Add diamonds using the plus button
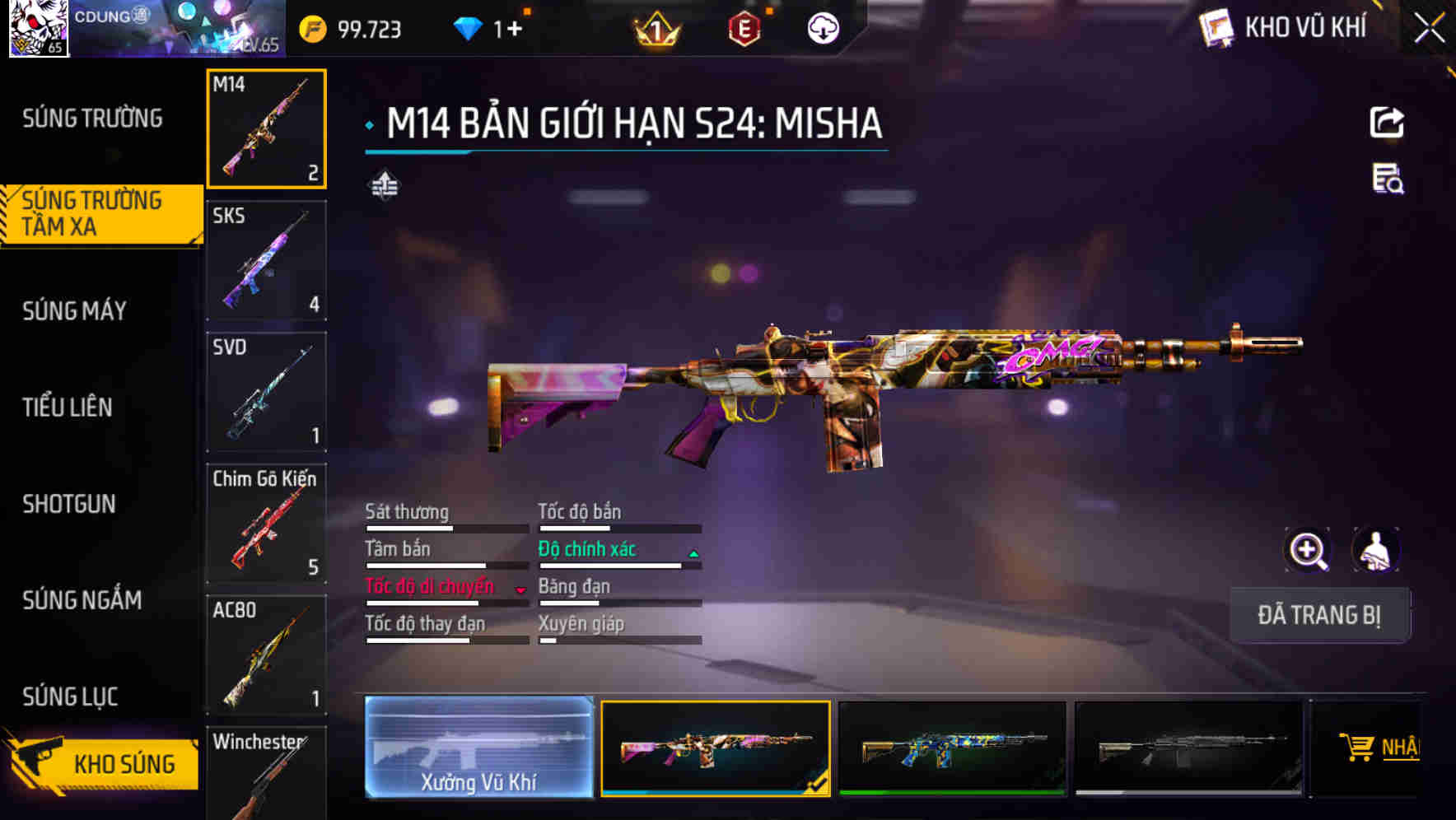Screen dimensions: 1456x820 click(x=514, y=30)
